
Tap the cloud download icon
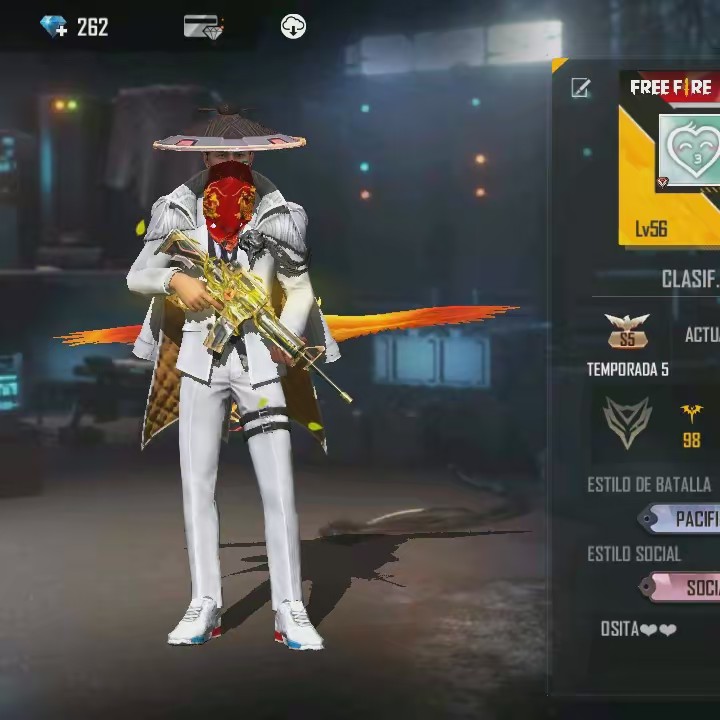tap(293, 27)
